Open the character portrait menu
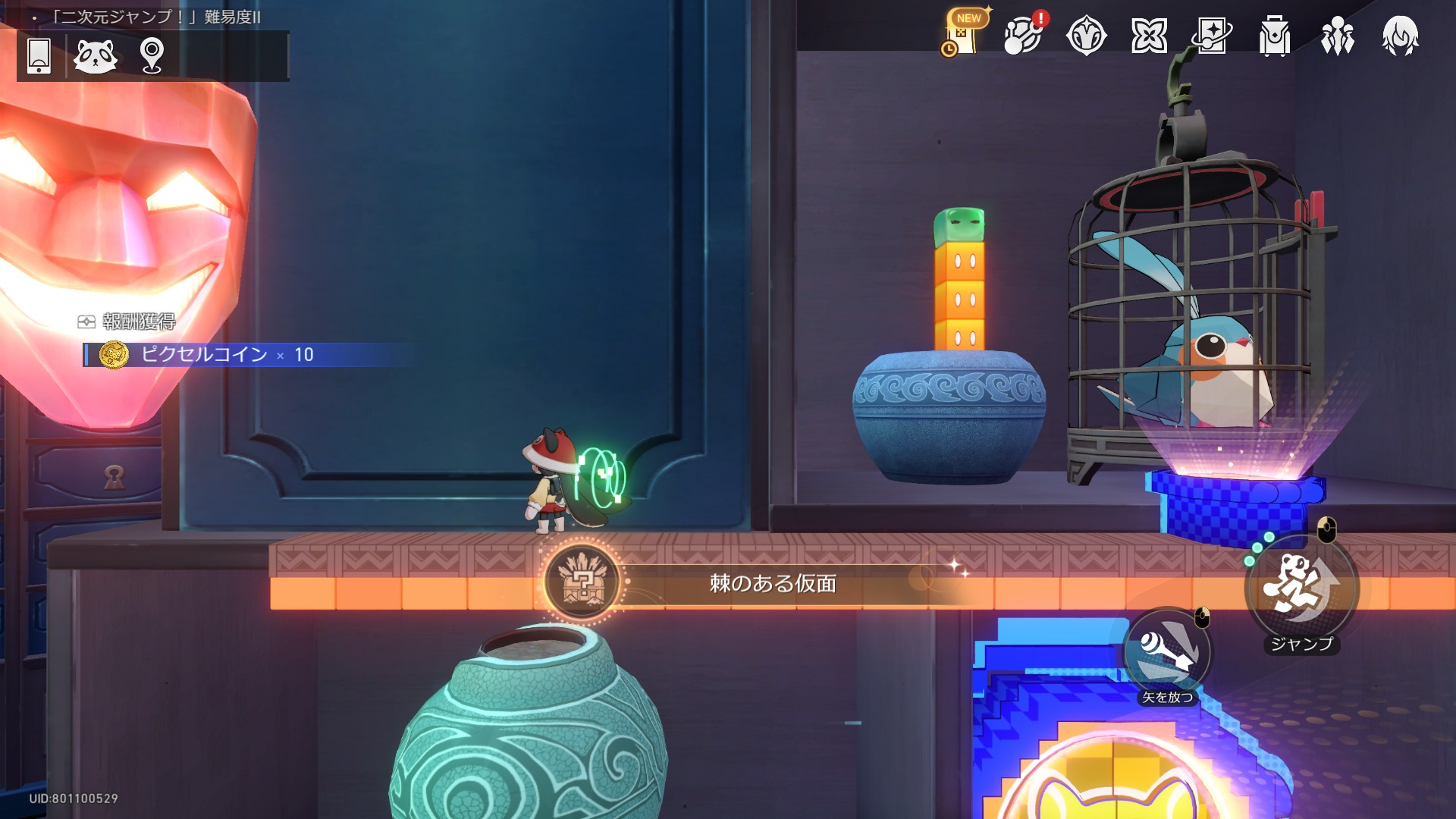Screen dimensions: 1456x819 pyautogui.click(x=1400, y=36)
